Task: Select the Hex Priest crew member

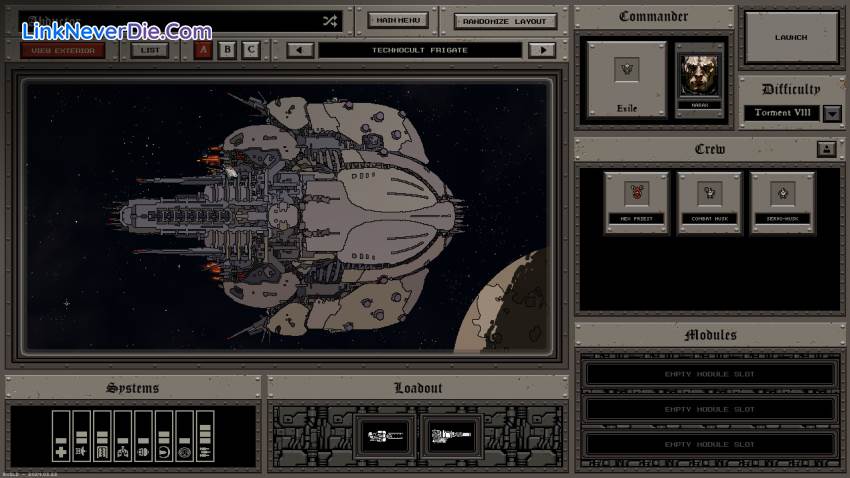Action: [x=635, y=200]
